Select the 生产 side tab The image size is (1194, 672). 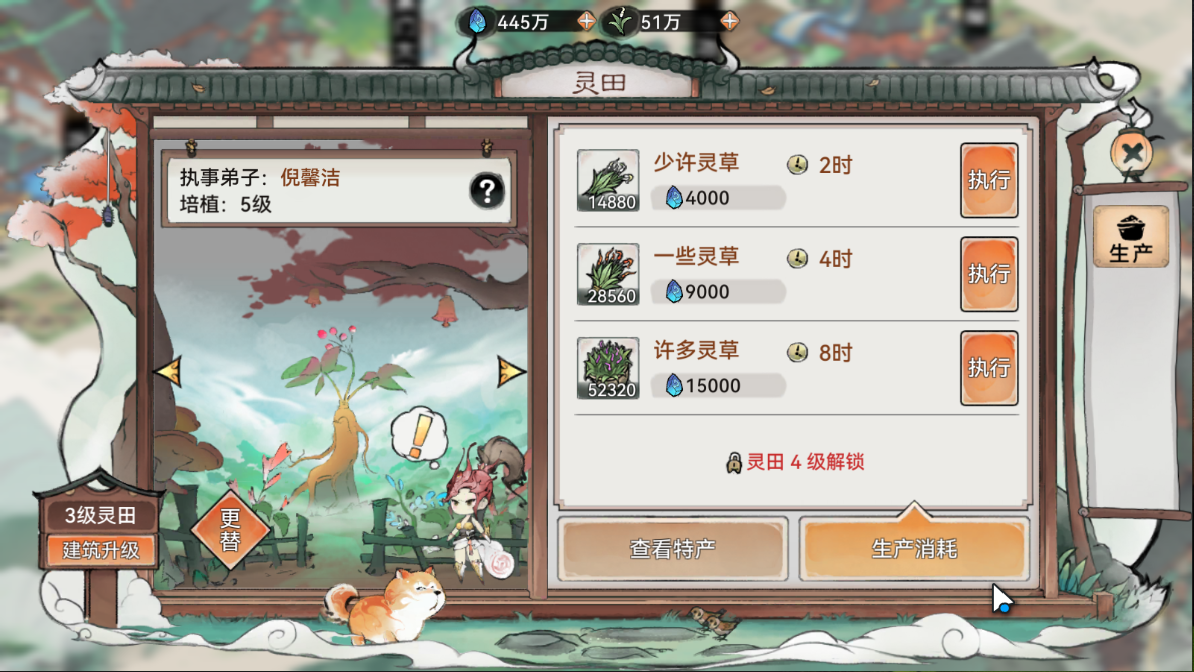tap(1131, 238)
